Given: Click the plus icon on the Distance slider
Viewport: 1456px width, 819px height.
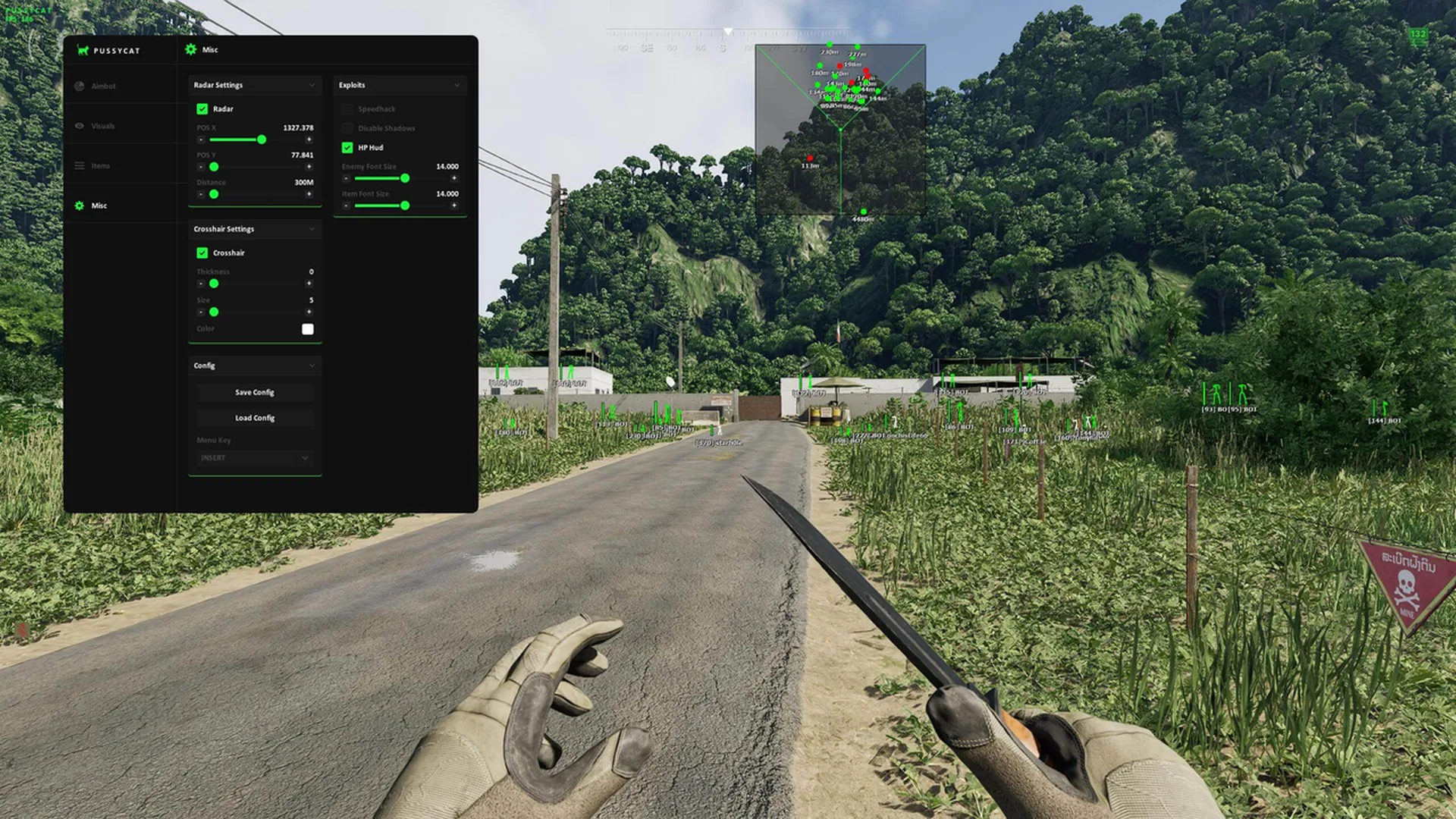Looking at the screenshot, I should point(309,194).
